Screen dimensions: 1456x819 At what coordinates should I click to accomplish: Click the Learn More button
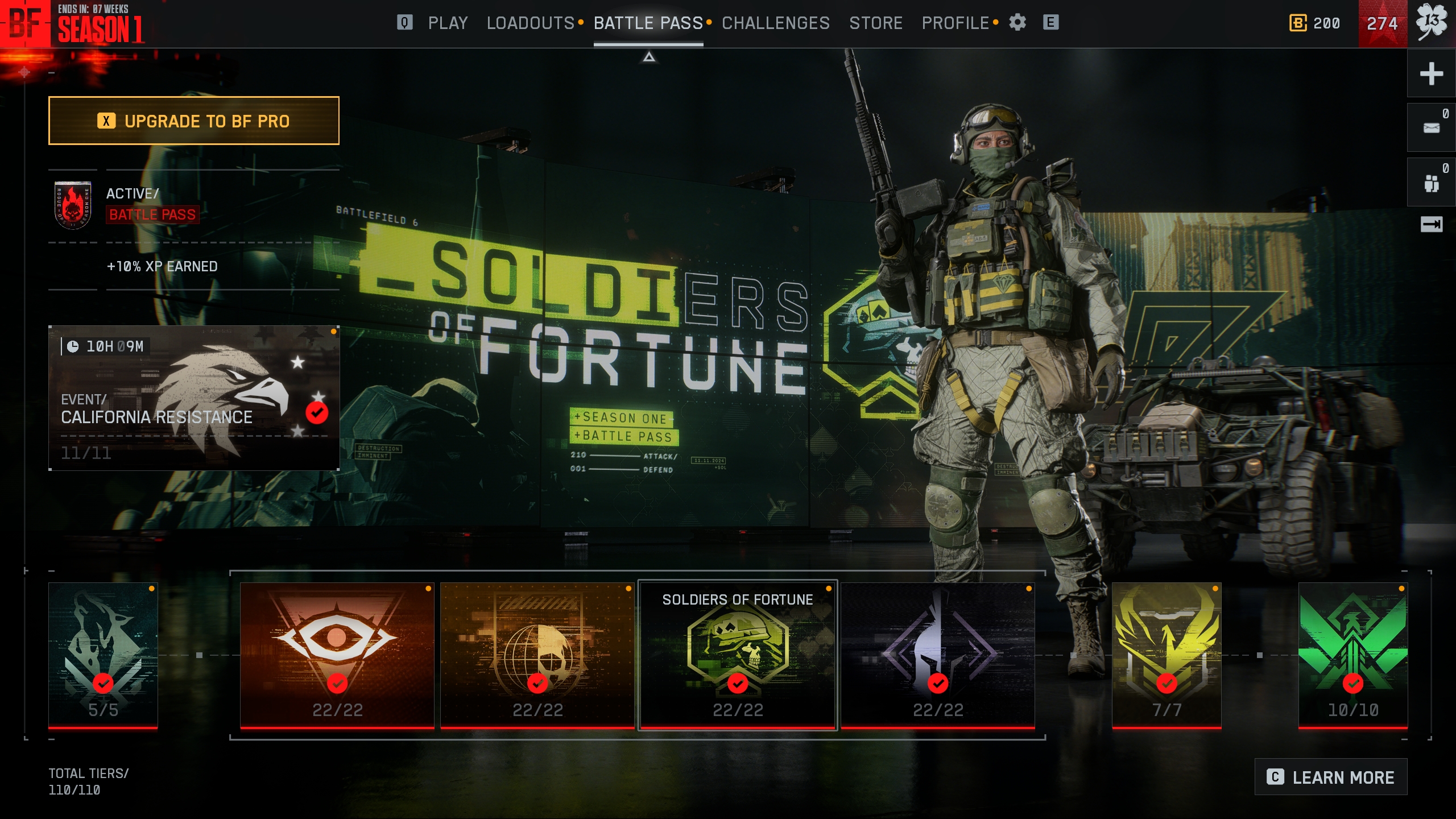click(1330, 777)
